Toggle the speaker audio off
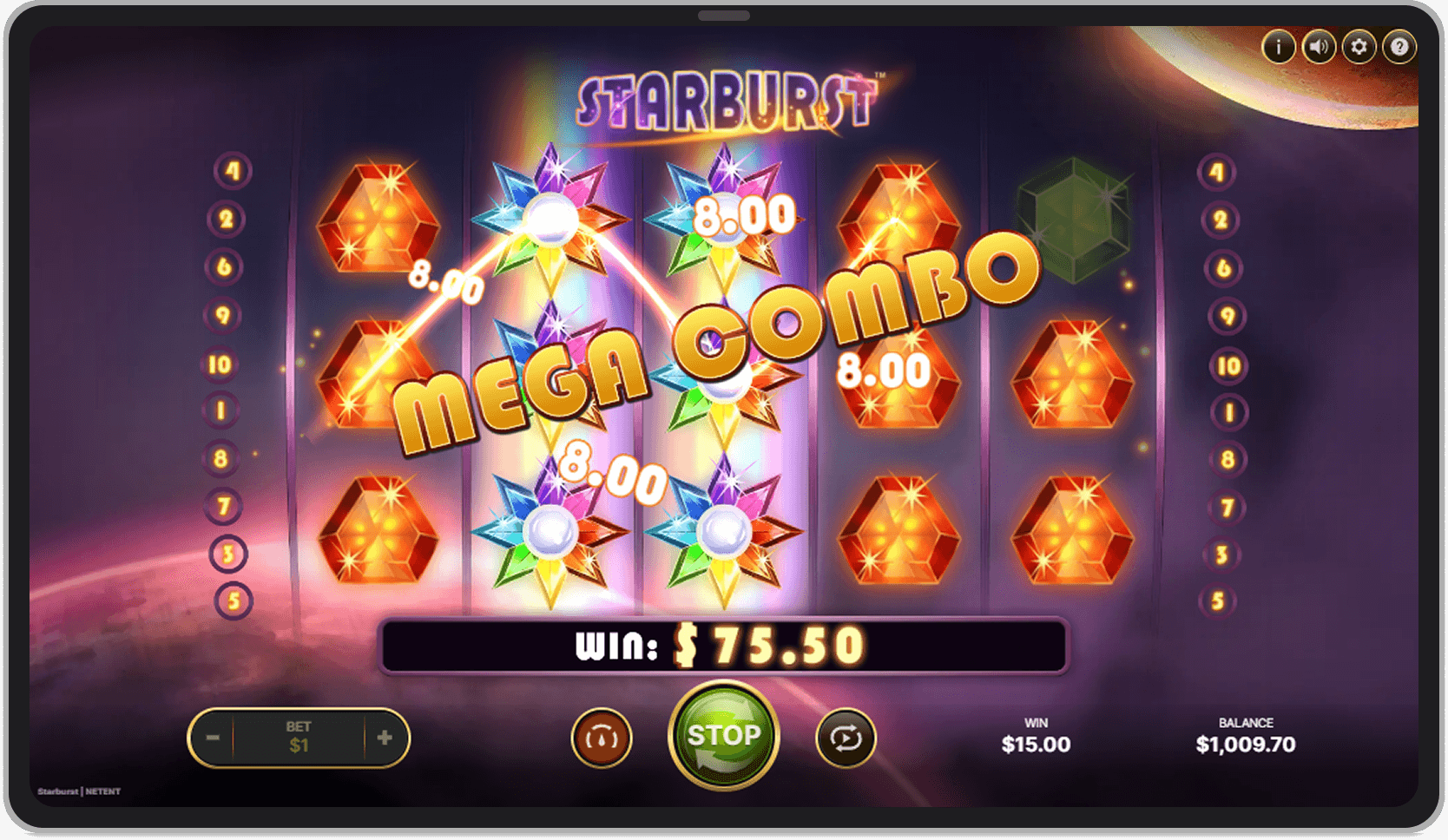 click(x=1319, y=48)
